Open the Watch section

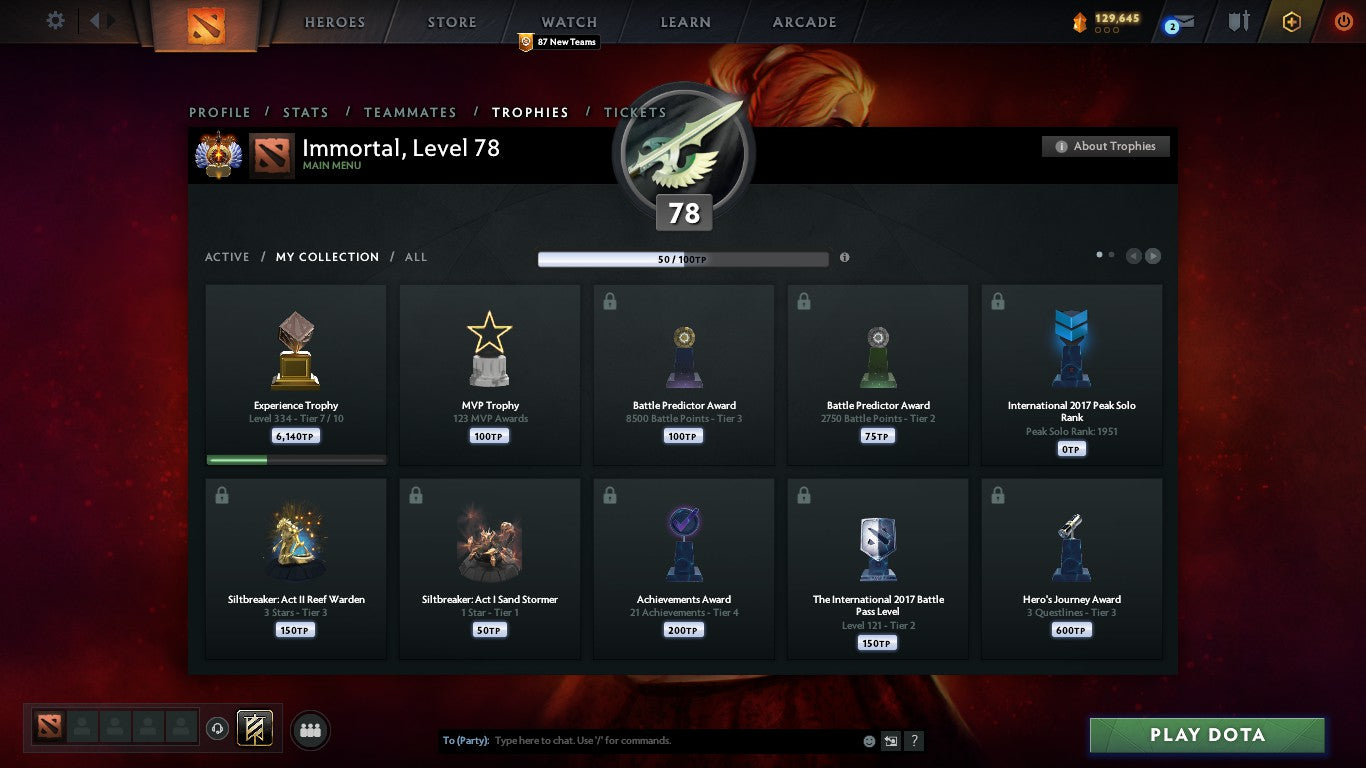point(568,21)
